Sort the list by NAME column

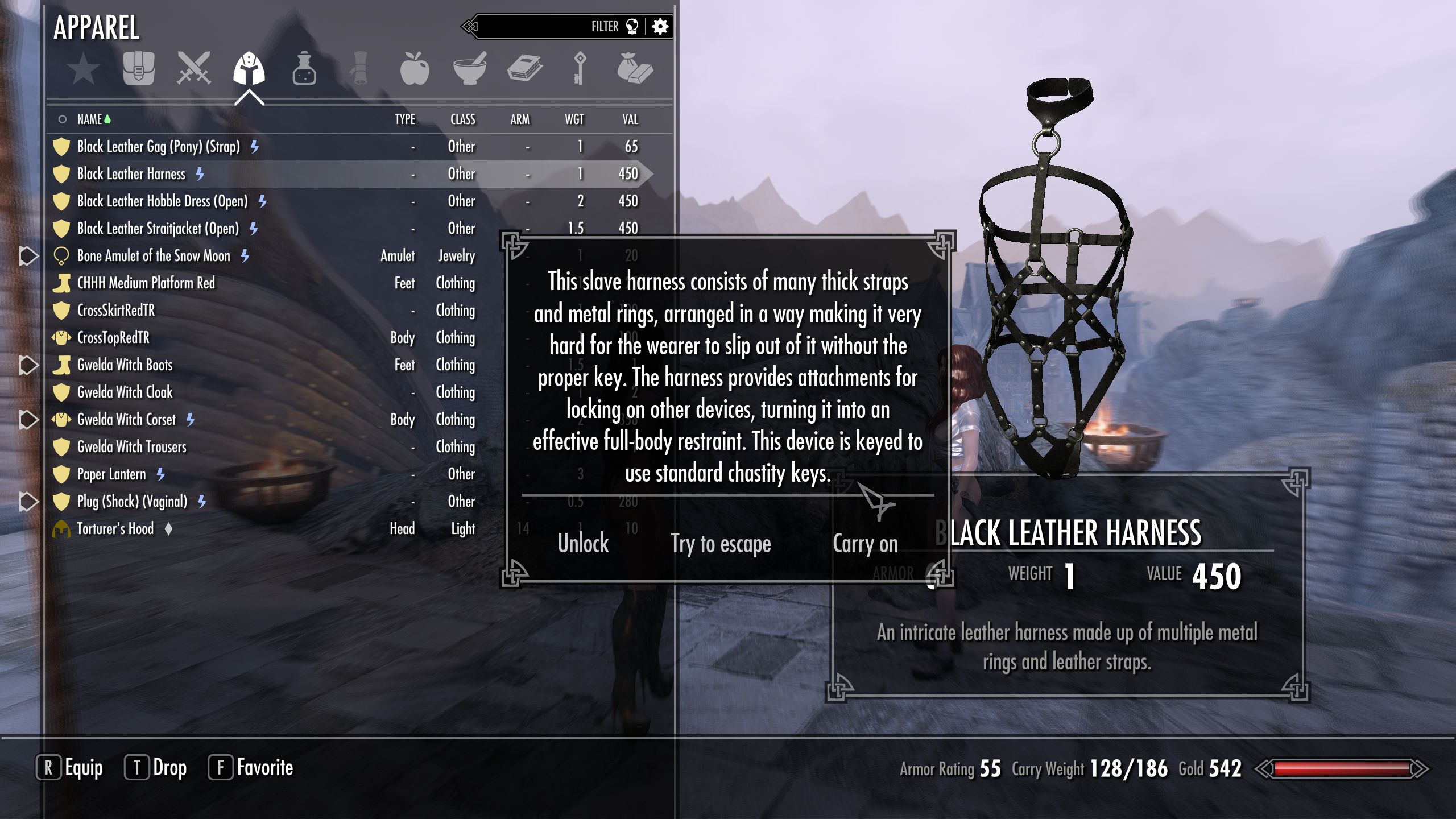(90, 119)
